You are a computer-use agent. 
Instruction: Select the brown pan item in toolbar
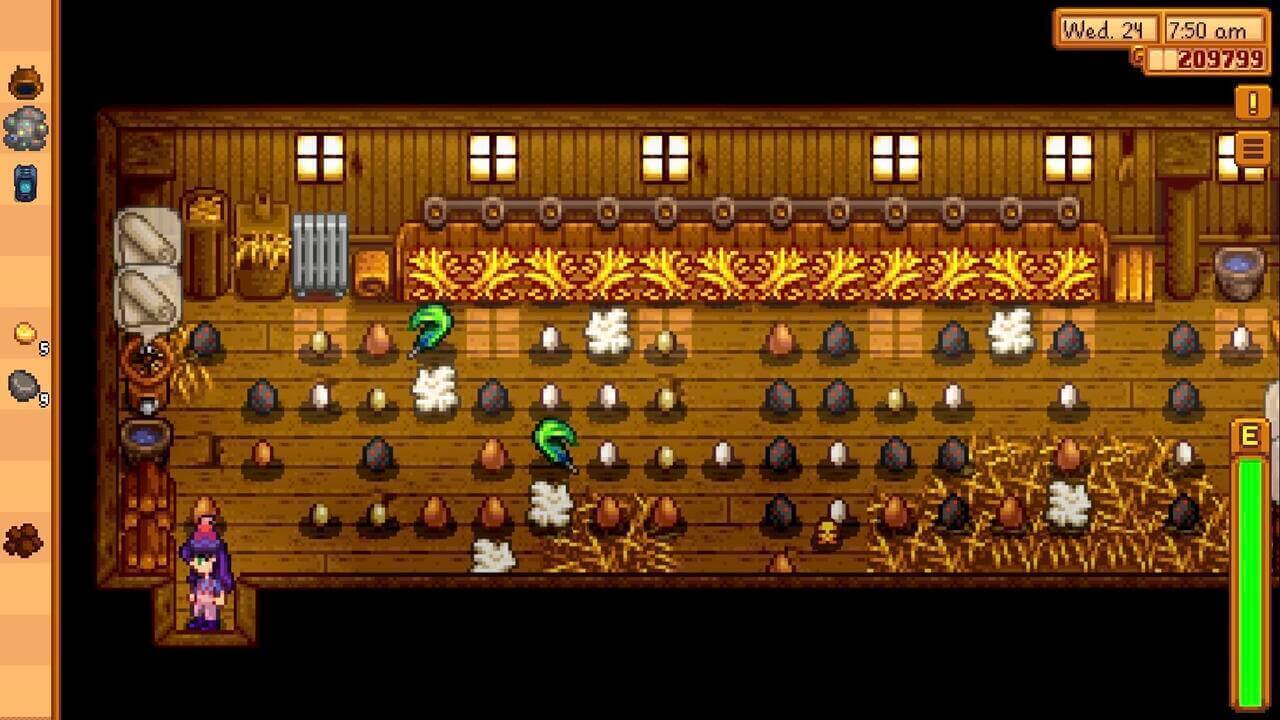coord(26,82)
